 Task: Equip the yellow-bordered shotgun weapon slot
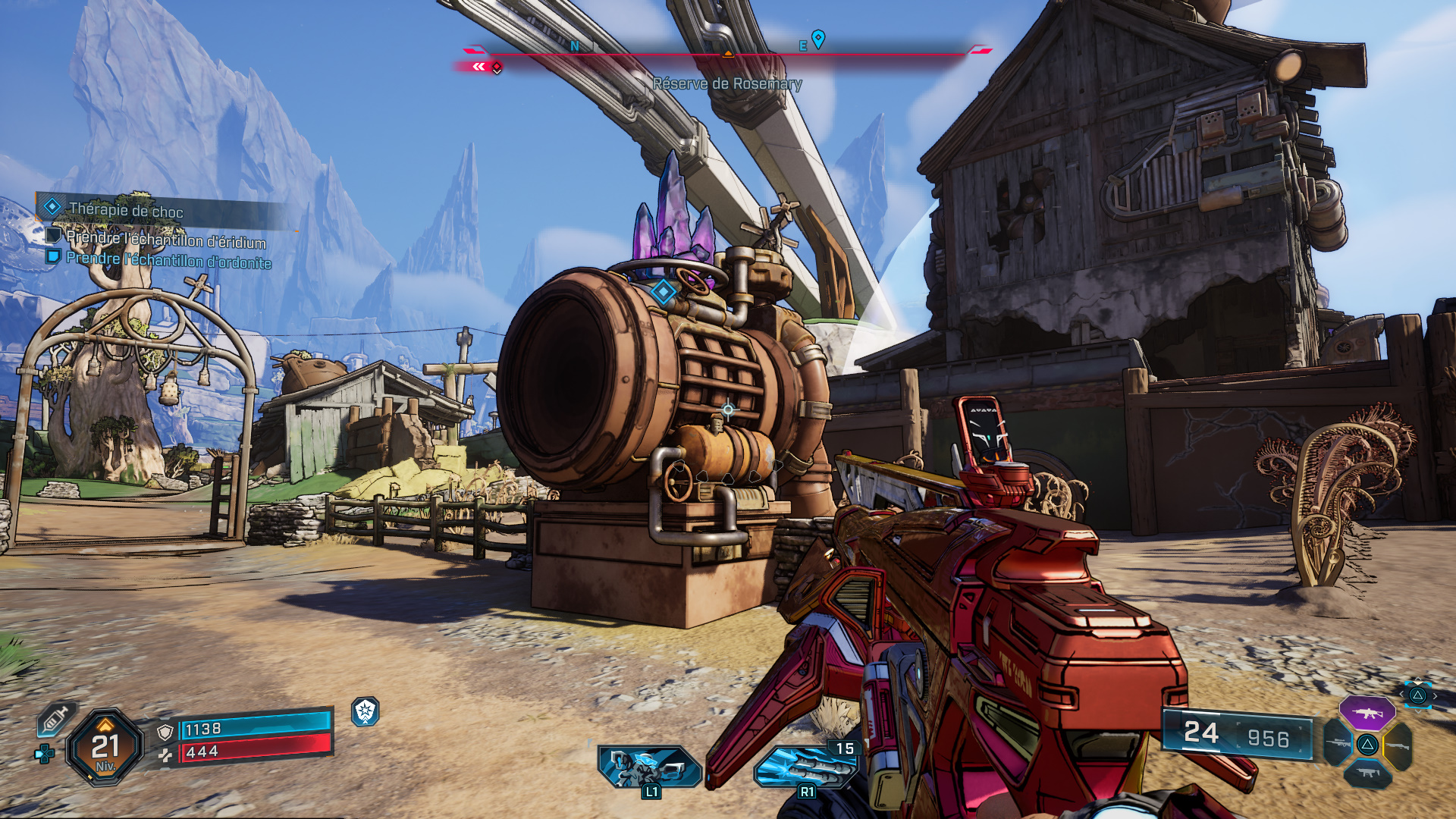pos(1398,745)
